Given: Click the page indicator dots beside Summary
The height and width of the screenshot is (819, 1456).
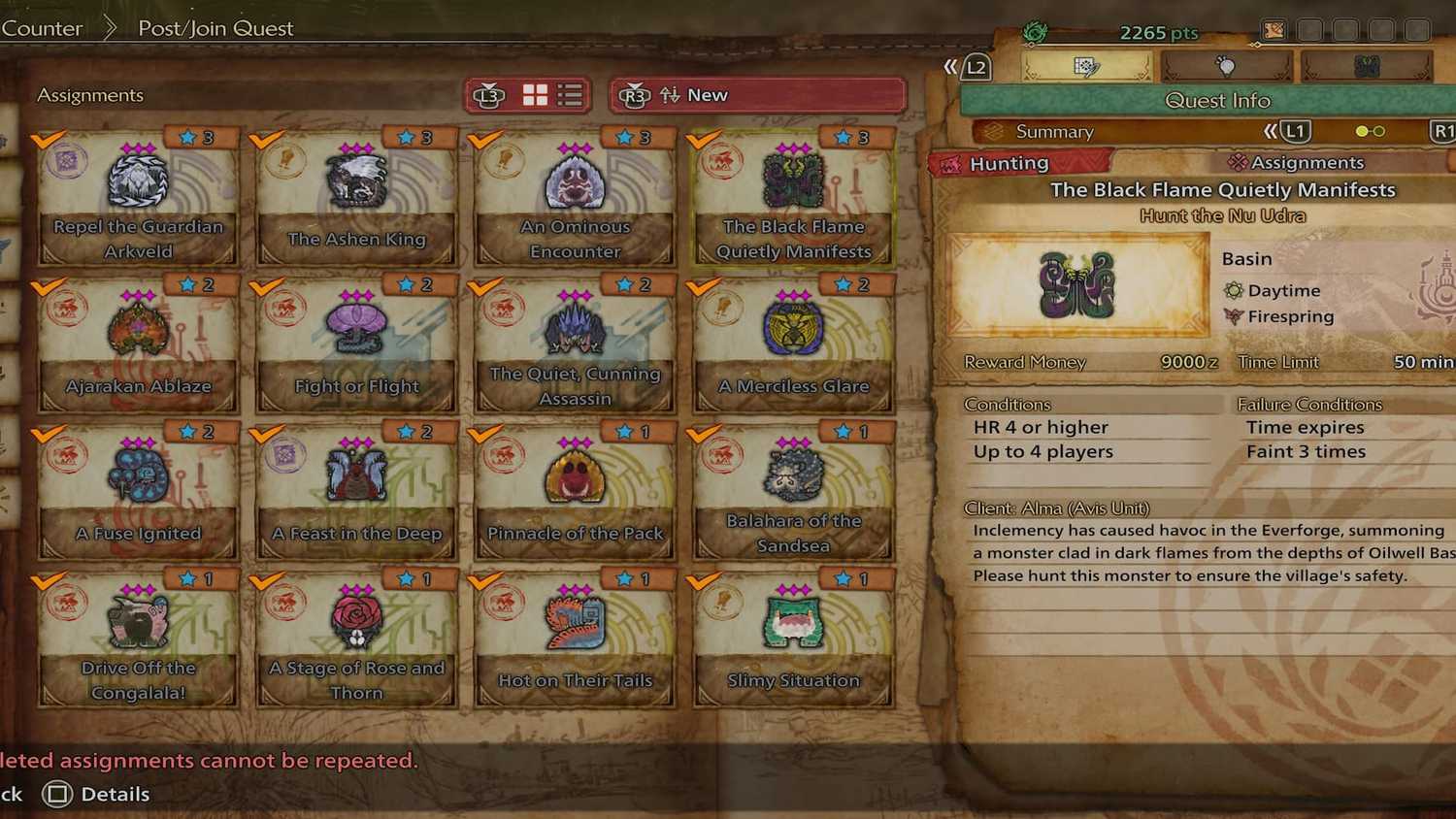Looking at the screenshot, I should (x=1371, y=130).
